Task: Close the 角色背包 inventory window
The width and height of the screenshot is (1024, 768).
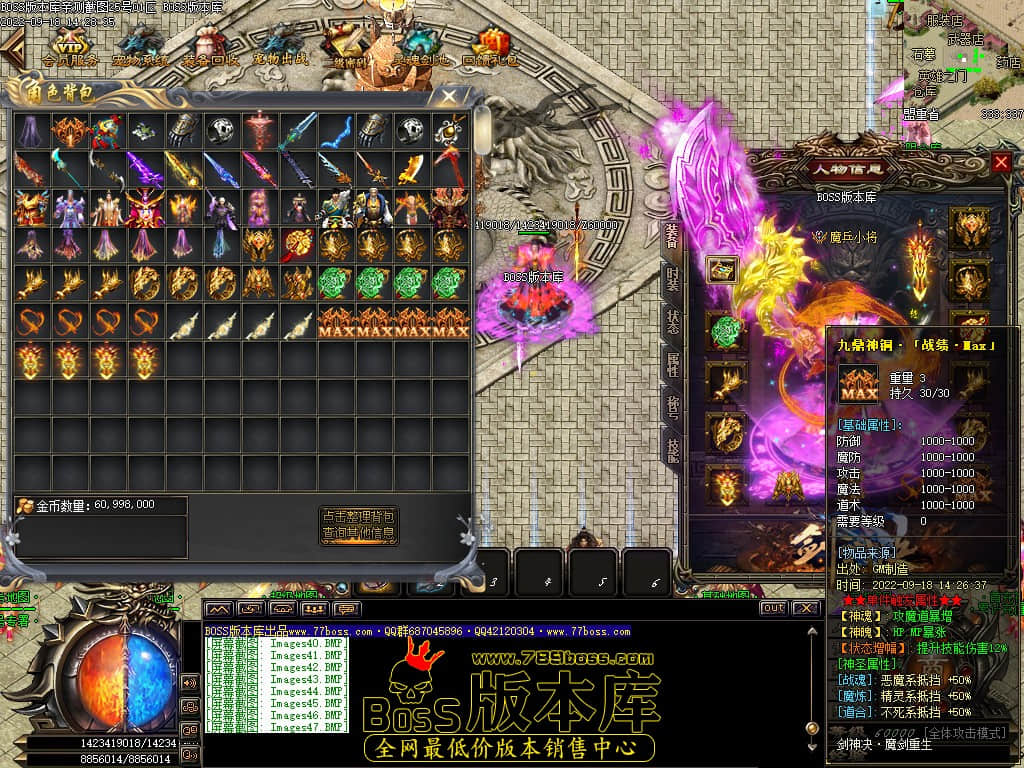Action: [449, 97]
